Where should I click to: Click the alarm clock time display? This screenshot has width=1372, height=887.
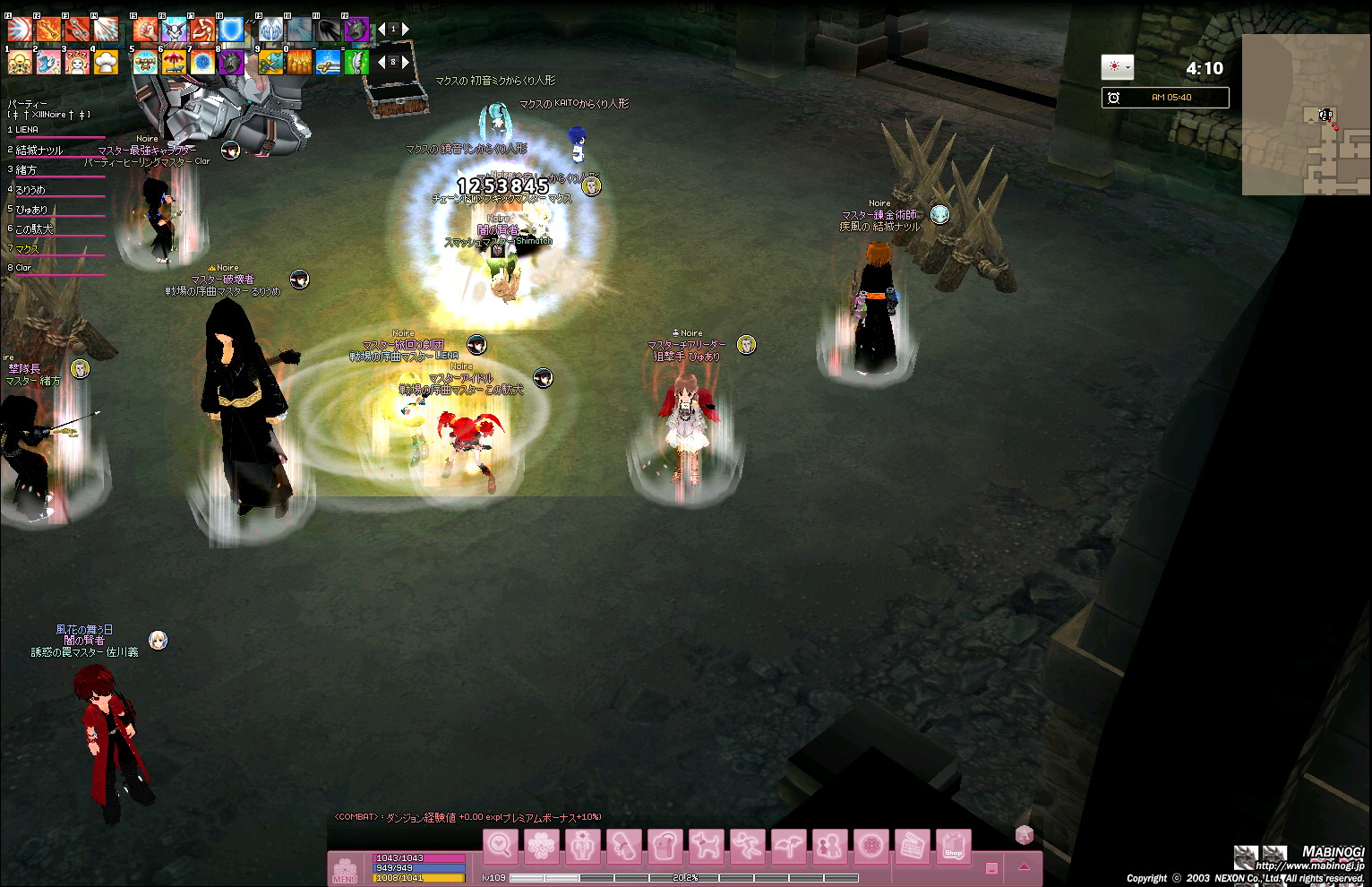(x=1164, y=98)
